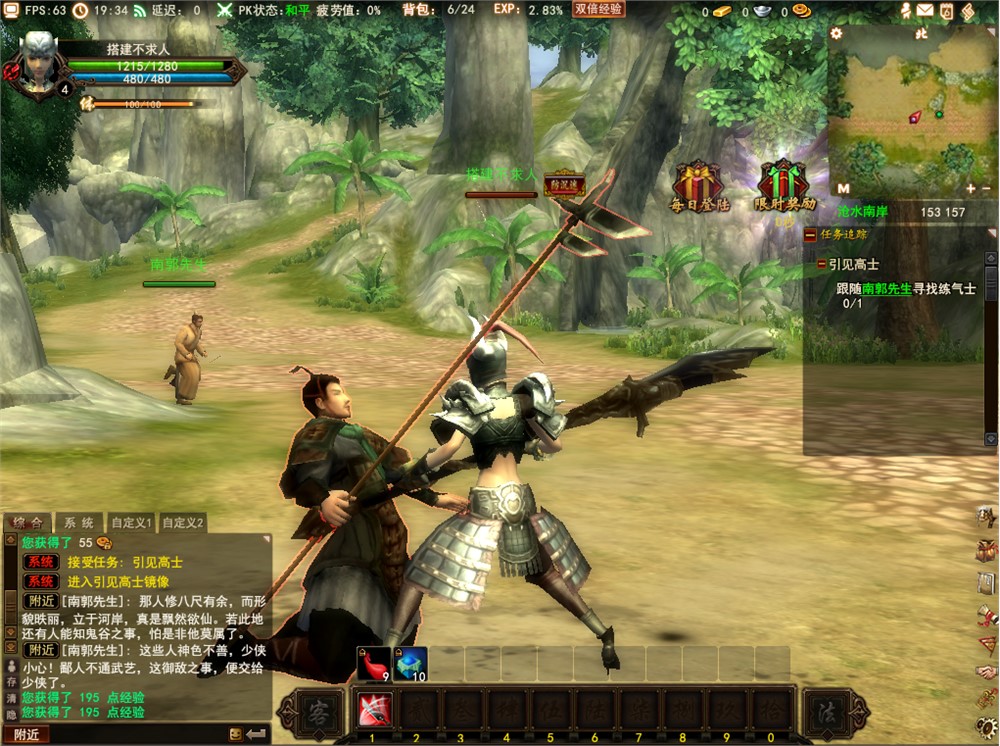Image resolution: width=1000 pixels, height=746 pixels.
Task: Open minimap settings gear icon
Action: (837, 33)
